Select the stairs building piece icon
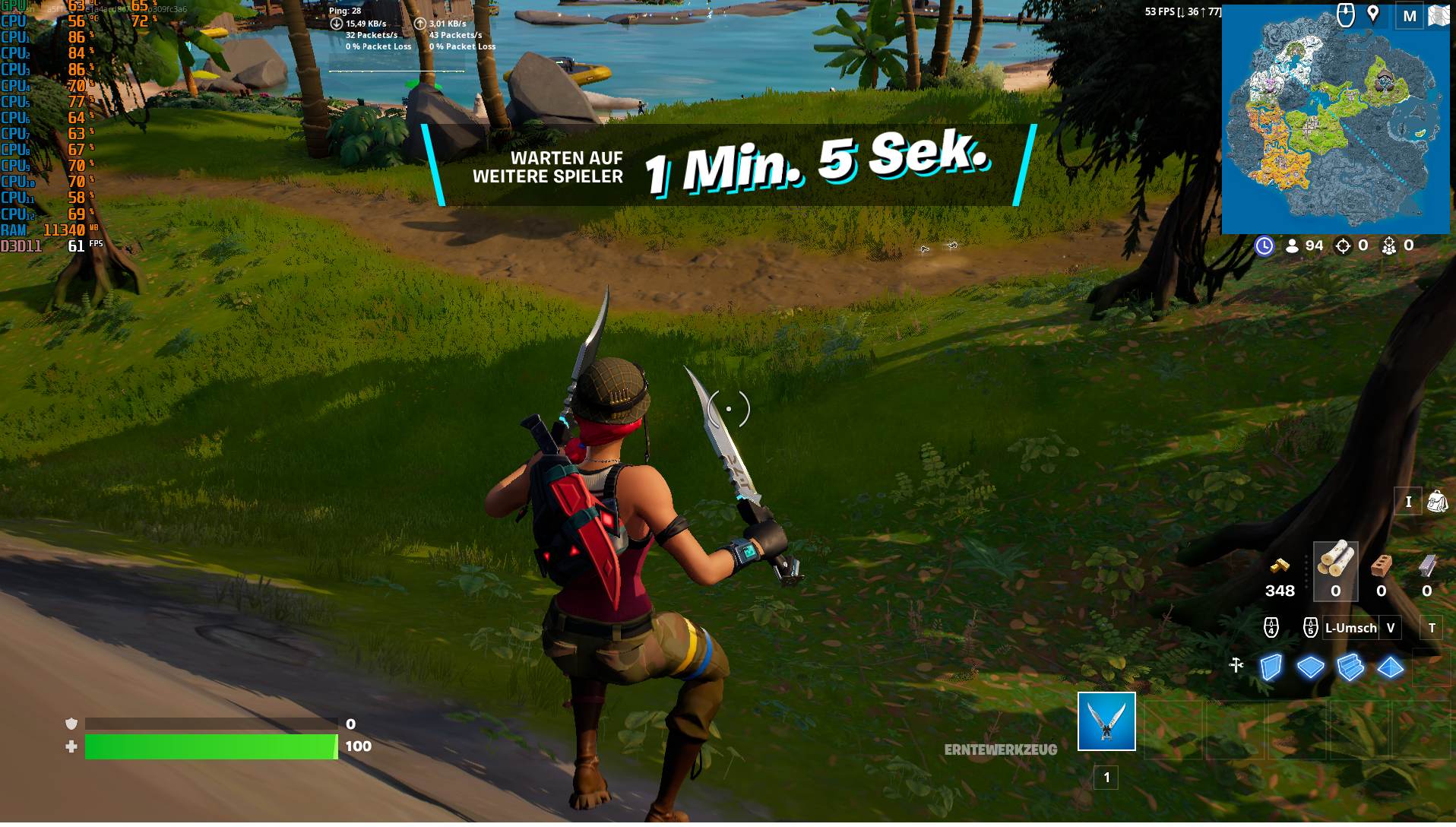 [1350, 667]
